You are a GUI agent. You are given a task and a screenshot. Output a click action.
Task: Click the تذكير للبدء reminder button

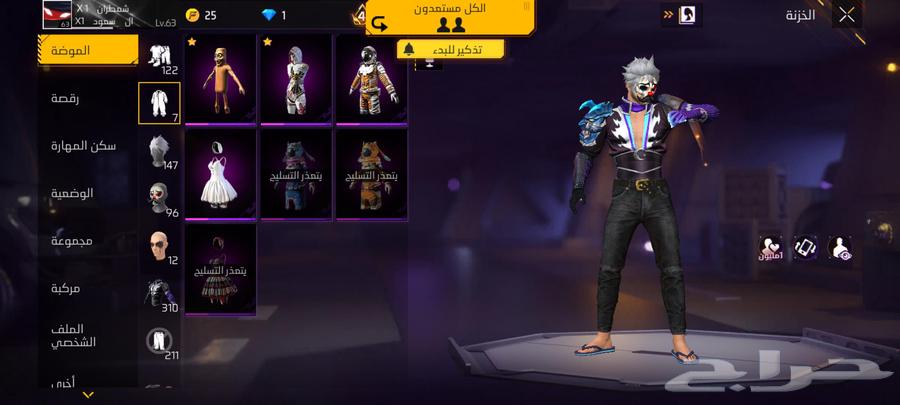[451, 49]
